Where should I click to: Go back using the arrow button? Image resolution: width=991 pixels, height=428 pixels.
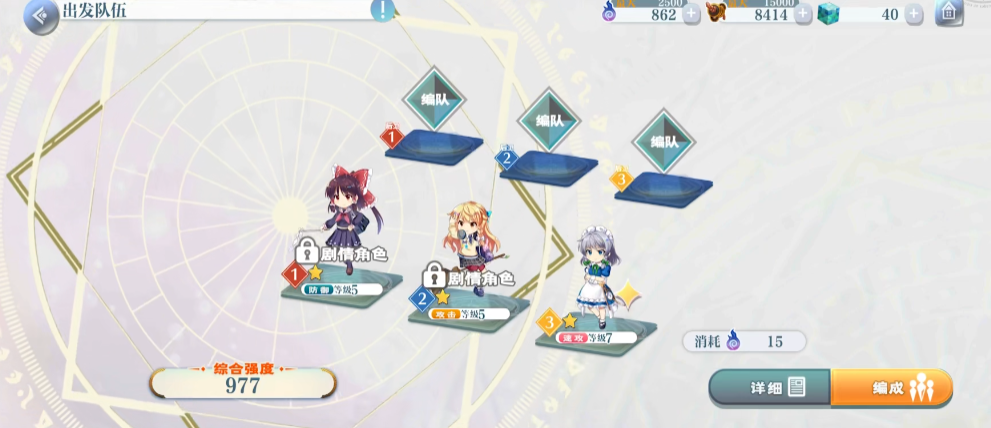pyautogui.click(x=41, y=16)
